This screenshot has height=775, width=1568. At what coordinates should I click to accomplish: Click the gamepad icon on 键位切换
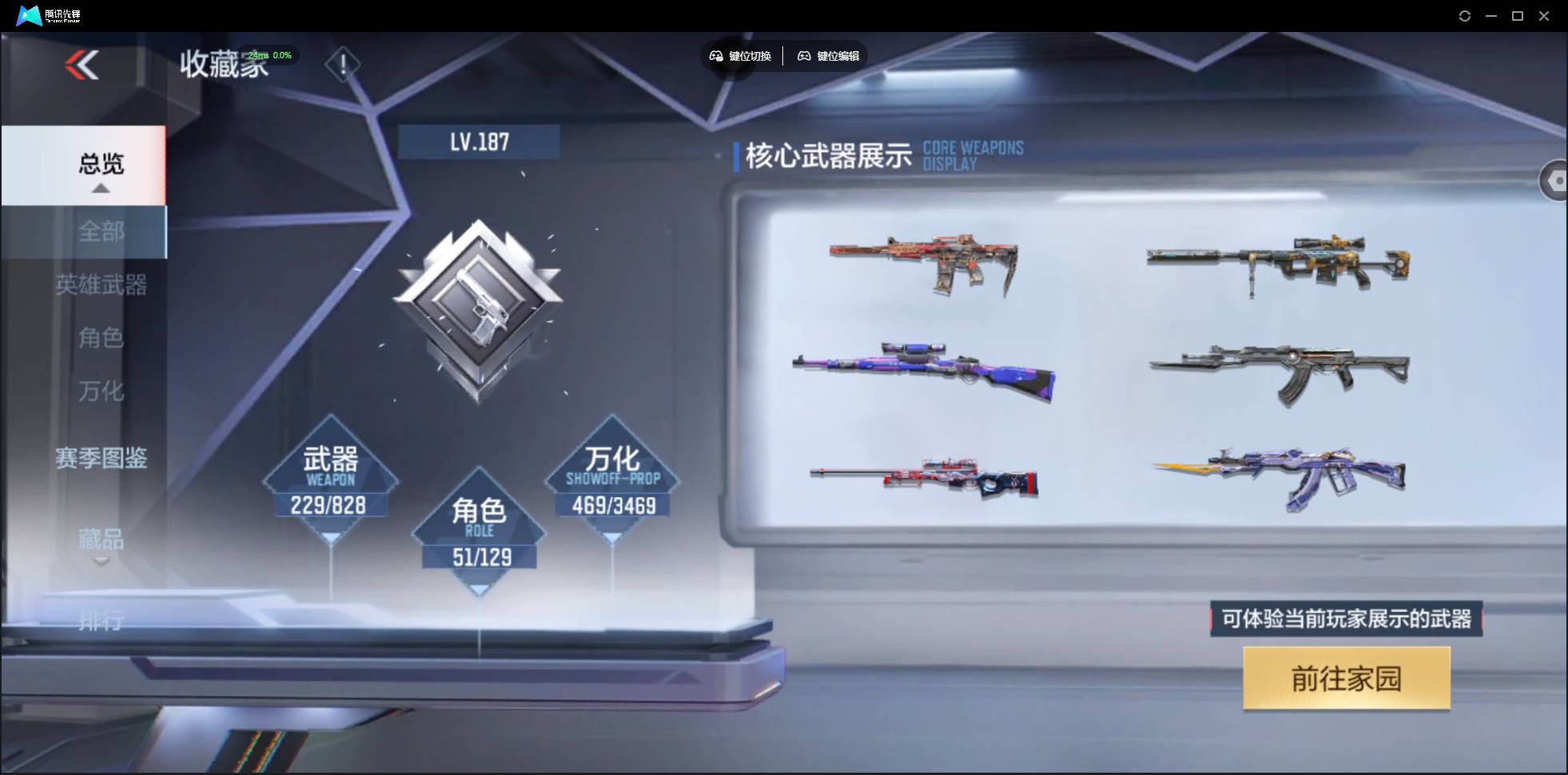click(715, 56)
